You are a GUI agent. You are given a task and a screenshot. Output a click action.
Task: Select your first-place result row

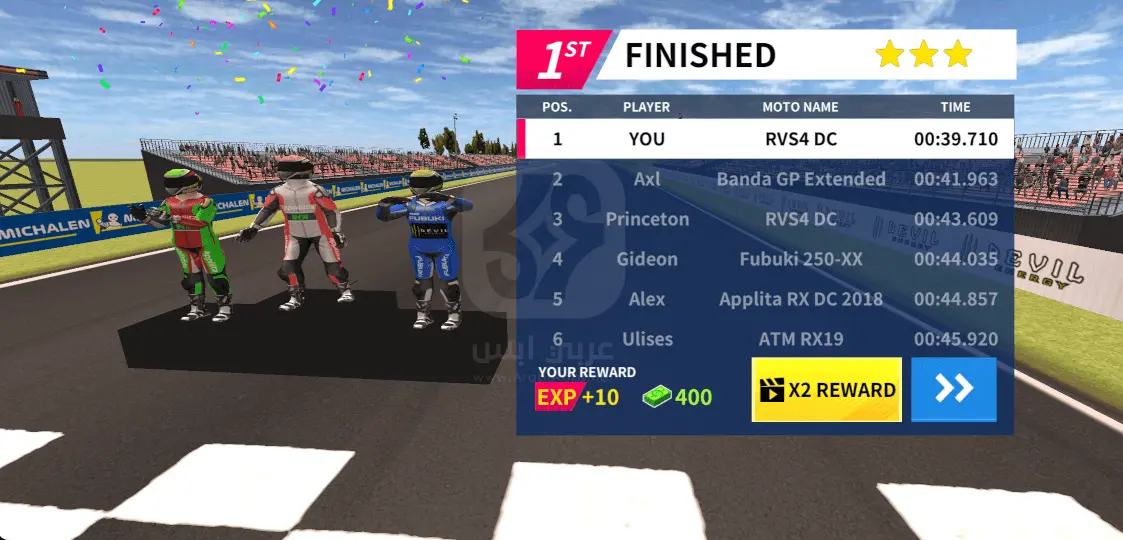(x=765, y=139)
